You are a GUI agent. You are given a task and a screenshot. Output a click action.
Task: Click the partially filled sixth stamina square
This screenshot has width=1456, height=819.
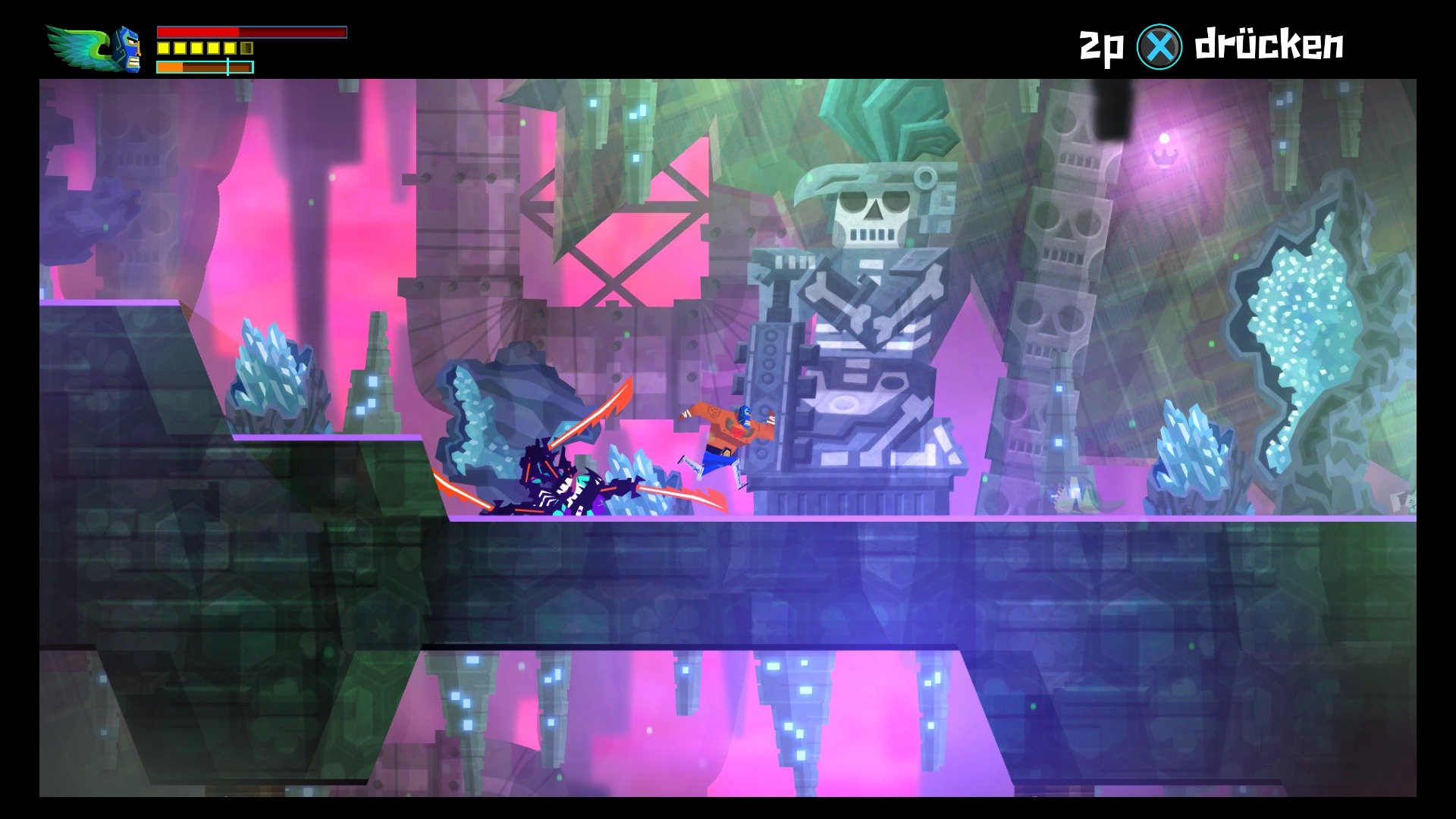[x=247, y=49]
